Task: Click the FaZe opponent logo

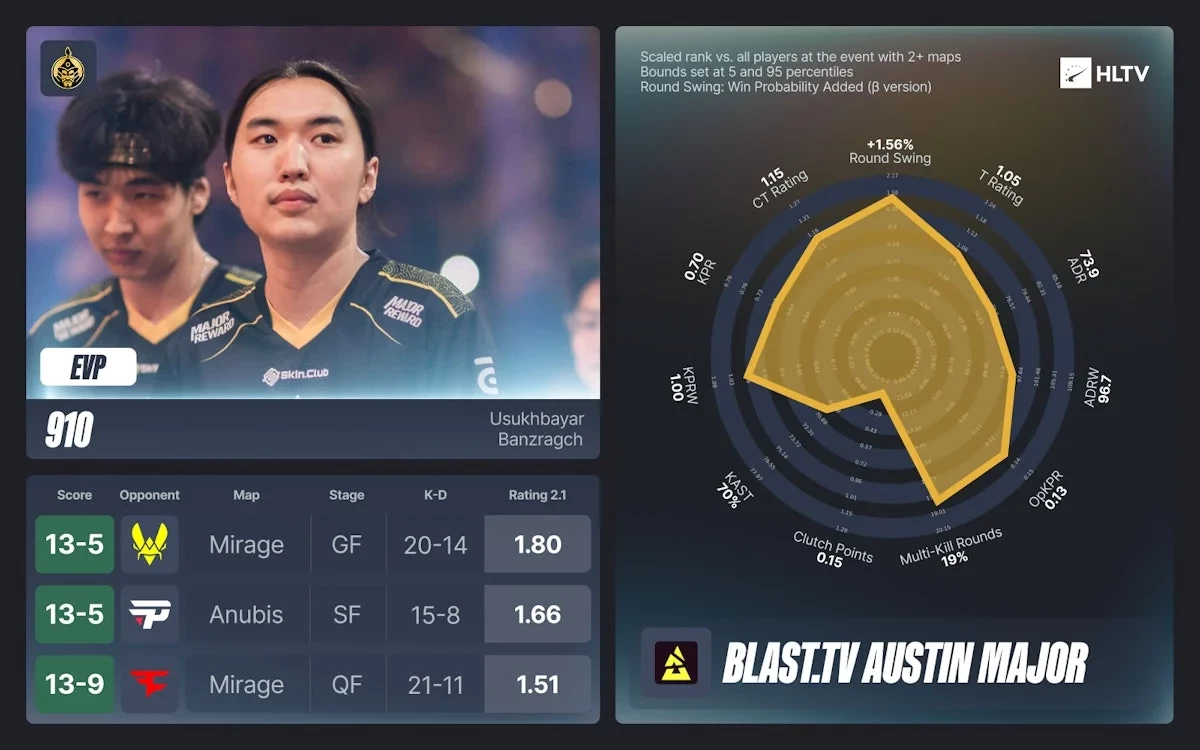Action: [150, 684]
